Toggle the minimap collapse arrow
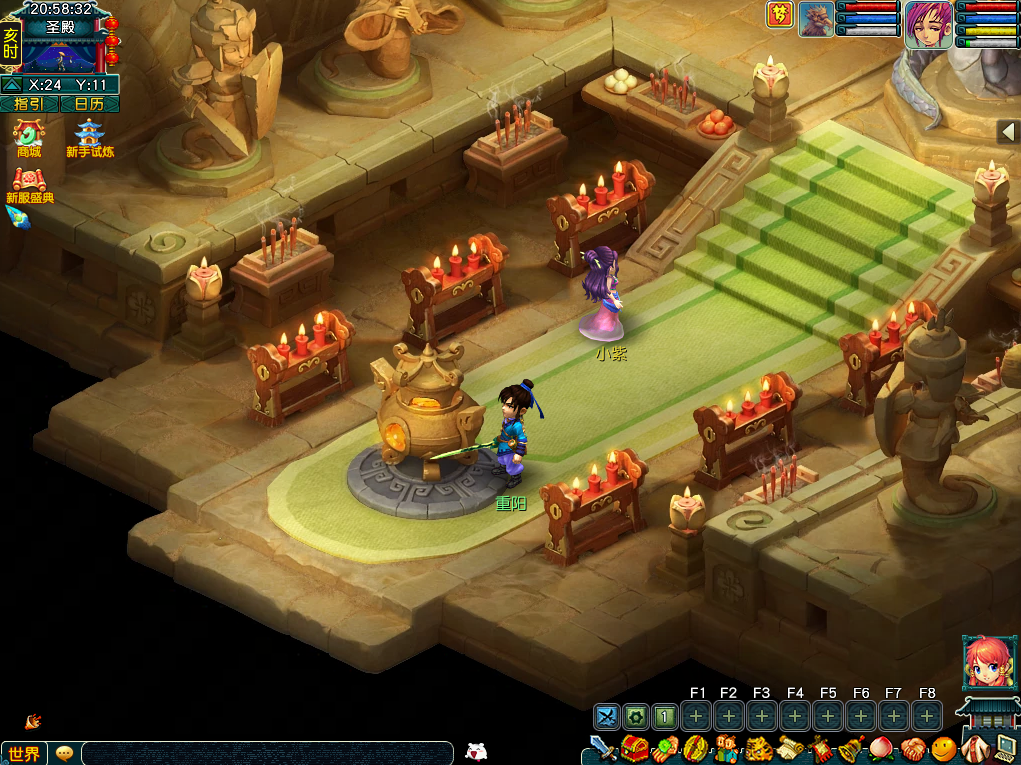This screenshot has width=1021, height=765. coord(11,85)
